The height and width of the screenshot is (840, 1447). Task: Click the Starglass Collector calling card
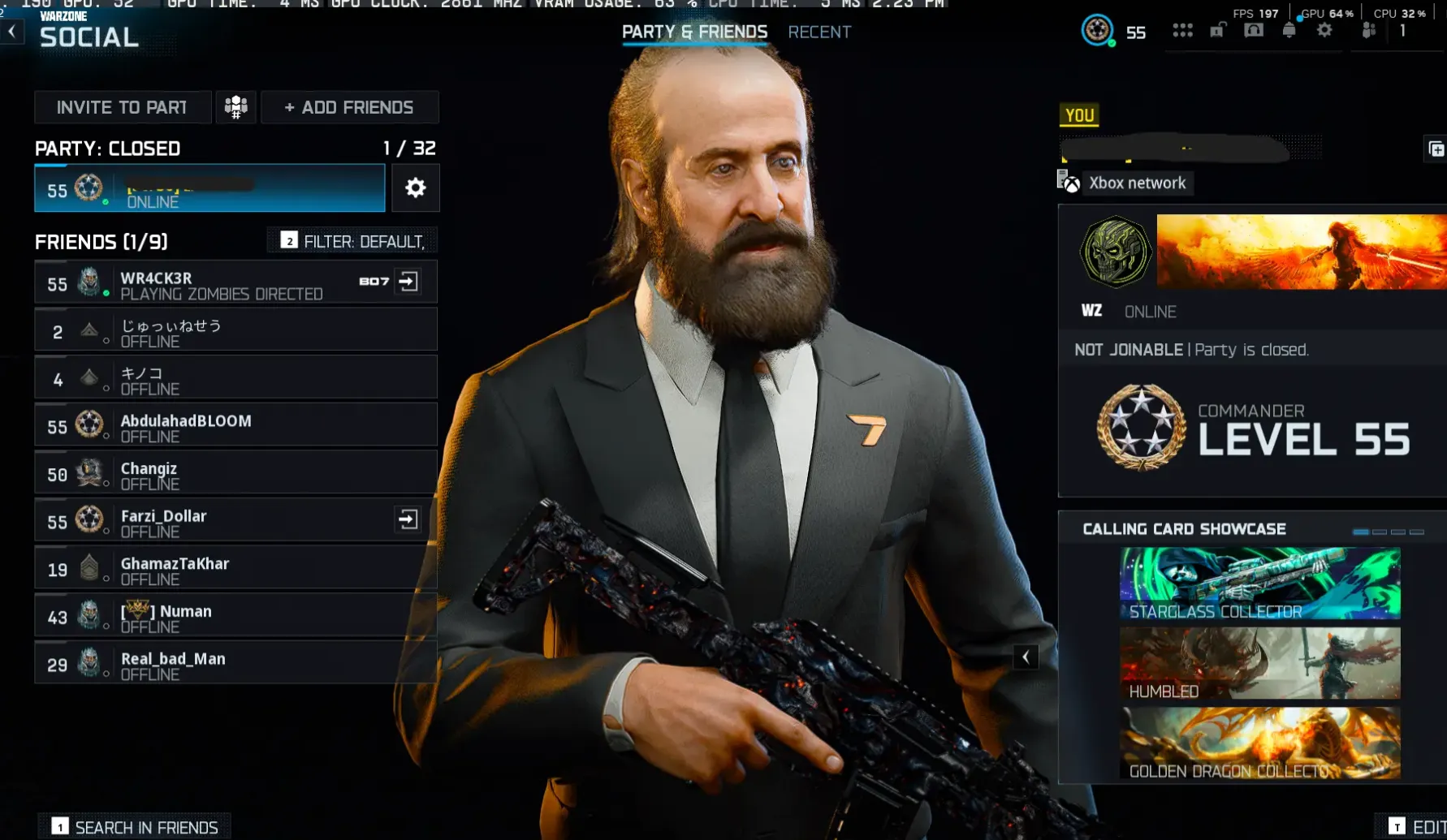click(x=1258, y=583)
